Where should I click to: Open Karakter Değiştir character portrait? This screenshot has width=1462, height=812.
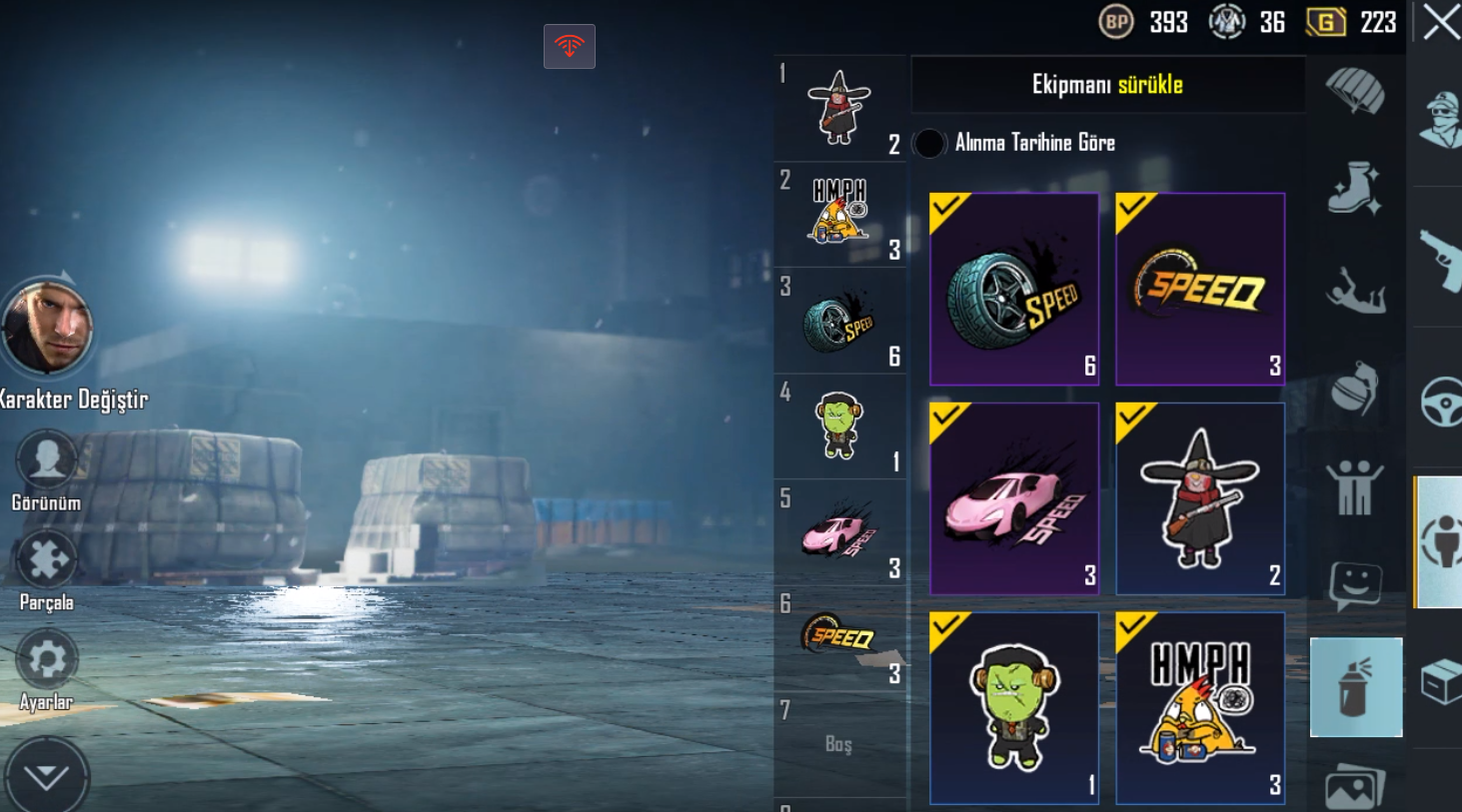coord(47,328)
